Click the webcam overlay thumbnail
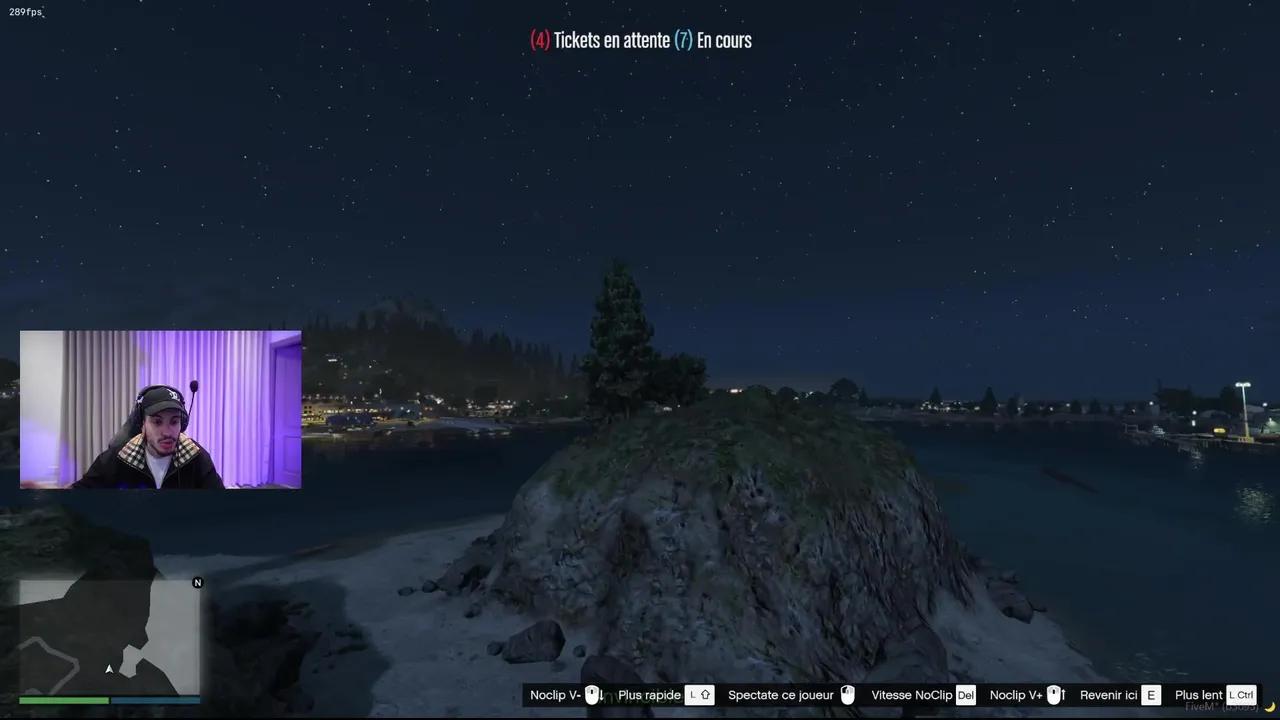1280x720 pixels. [160, 409]
